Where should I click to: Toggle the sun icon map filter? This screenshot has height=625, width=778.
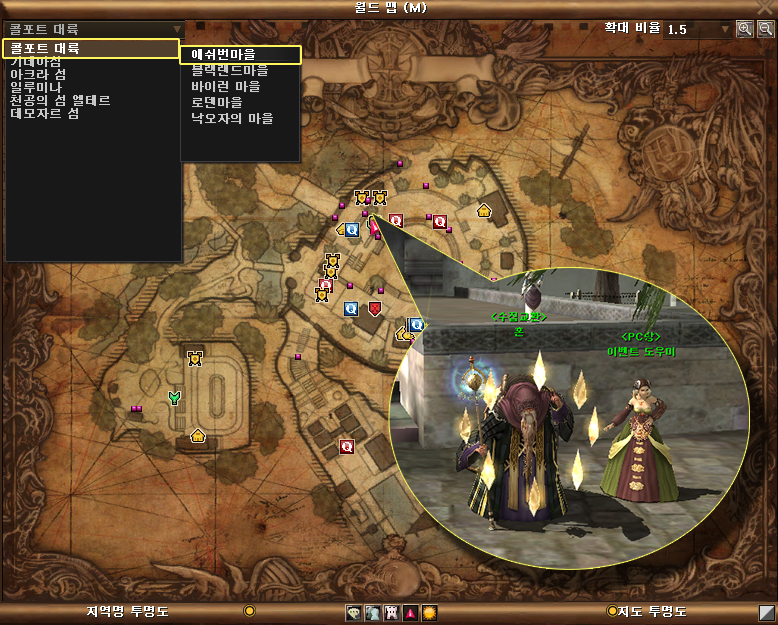[x=429, y=612]
